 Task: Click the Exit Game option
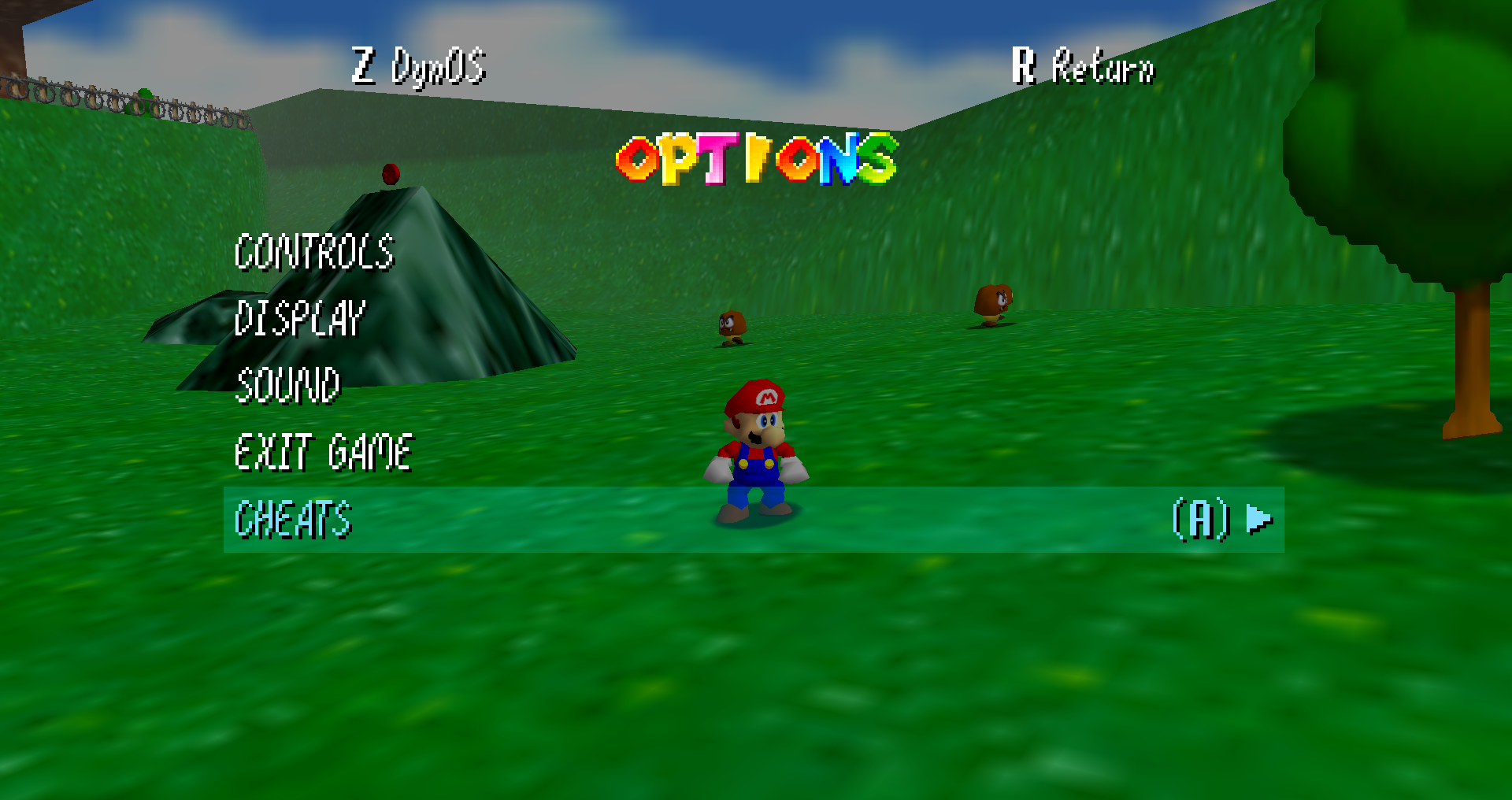(x=323, y=453)
